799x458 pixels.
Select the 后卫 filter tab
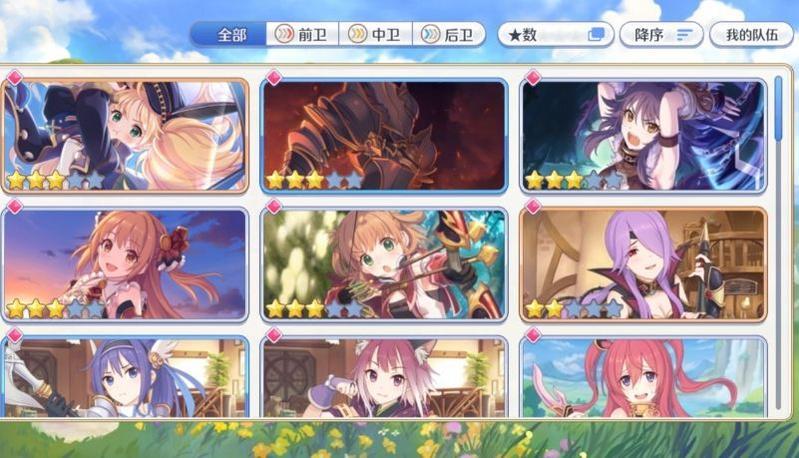click(x=448, y=34)
